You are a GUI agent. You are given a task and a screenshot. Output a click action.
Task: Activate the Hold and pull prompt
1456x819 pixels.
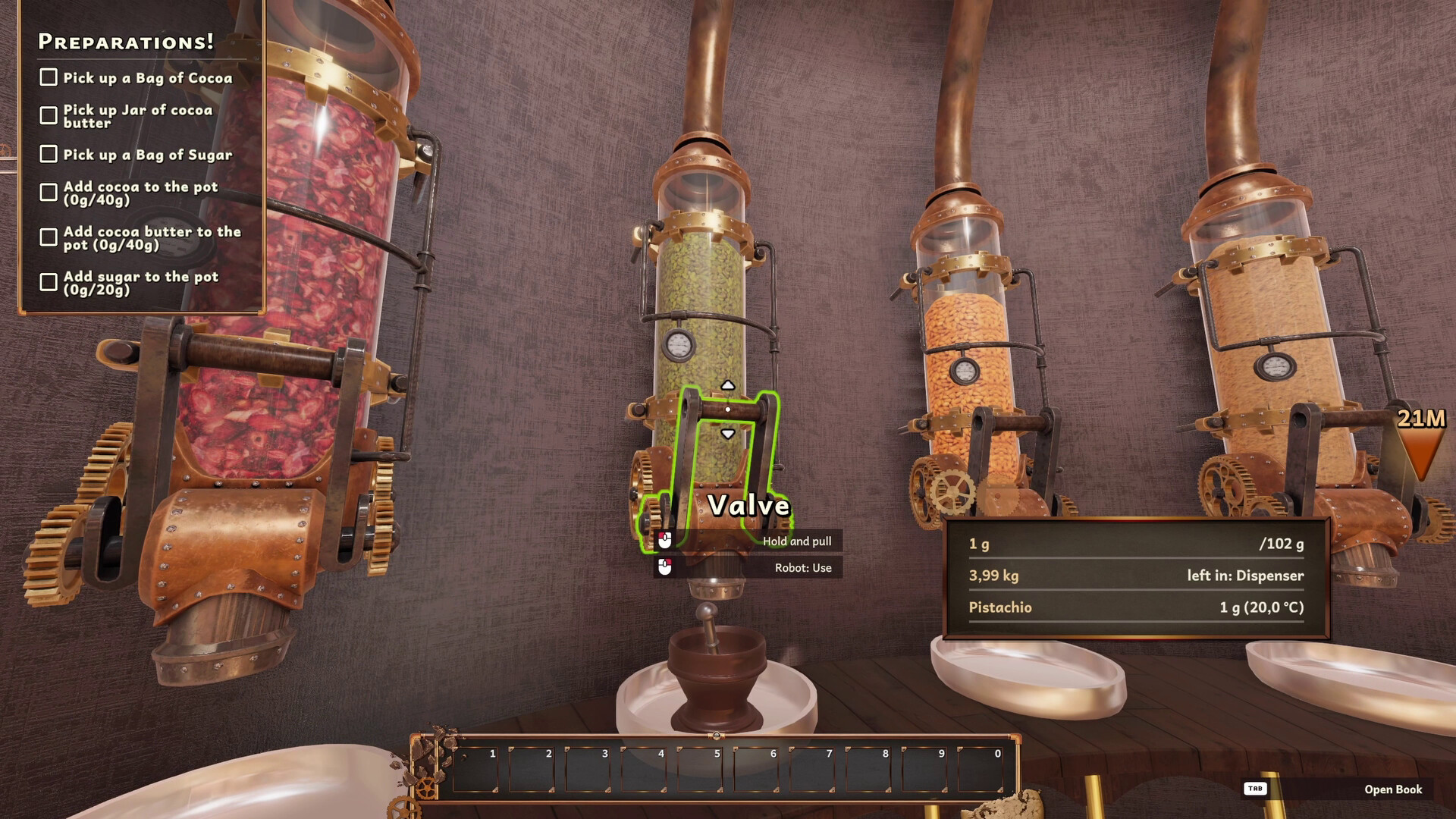[796, 541]
